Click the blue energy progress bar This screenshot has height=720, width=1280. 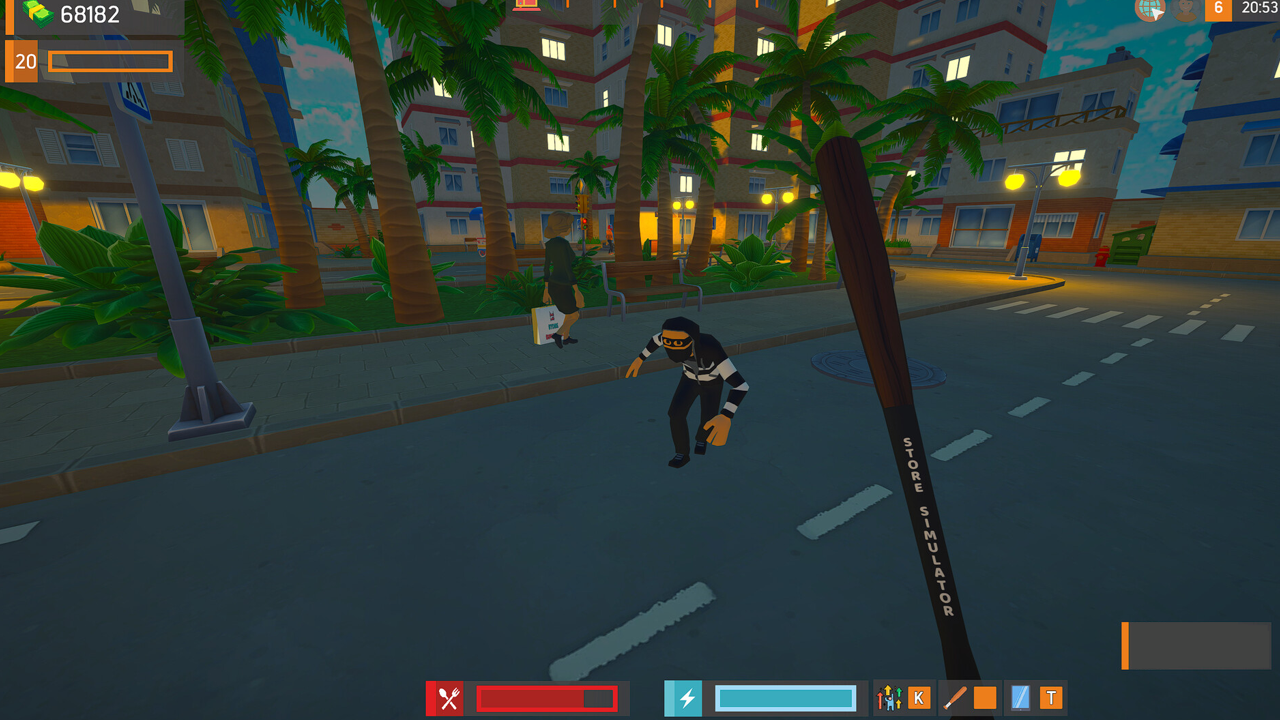click(x=785, y=697)
